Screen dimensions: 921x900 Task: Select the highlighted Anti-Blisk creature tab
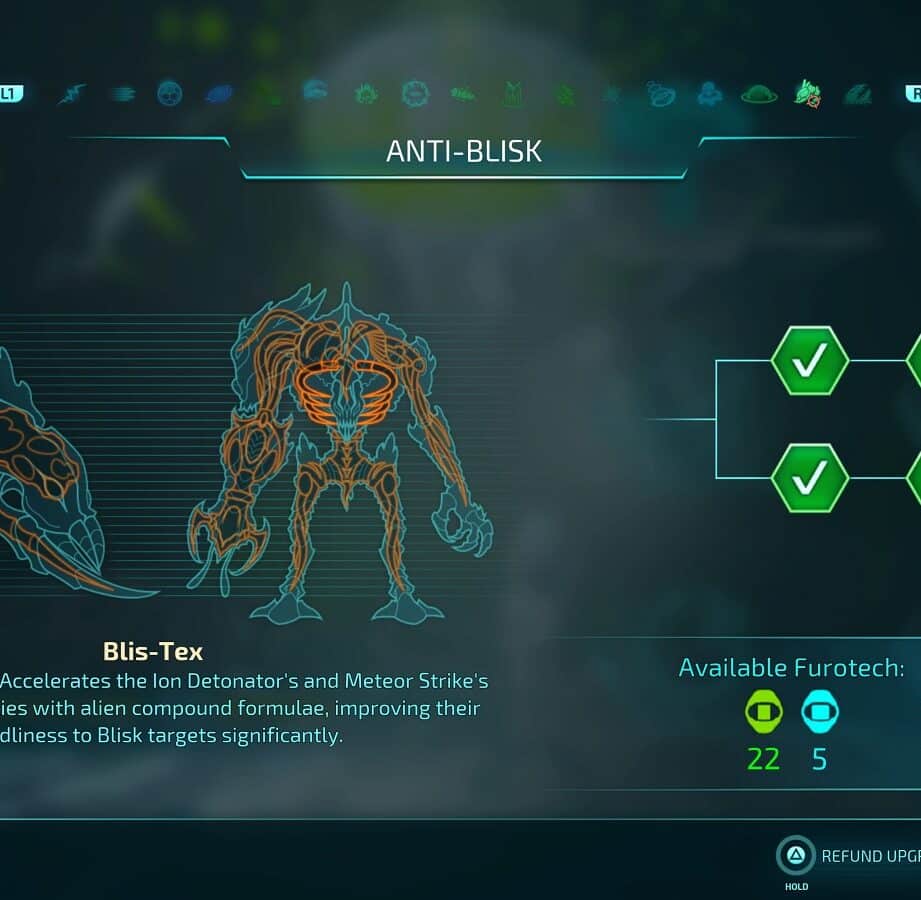coord(808,94)
